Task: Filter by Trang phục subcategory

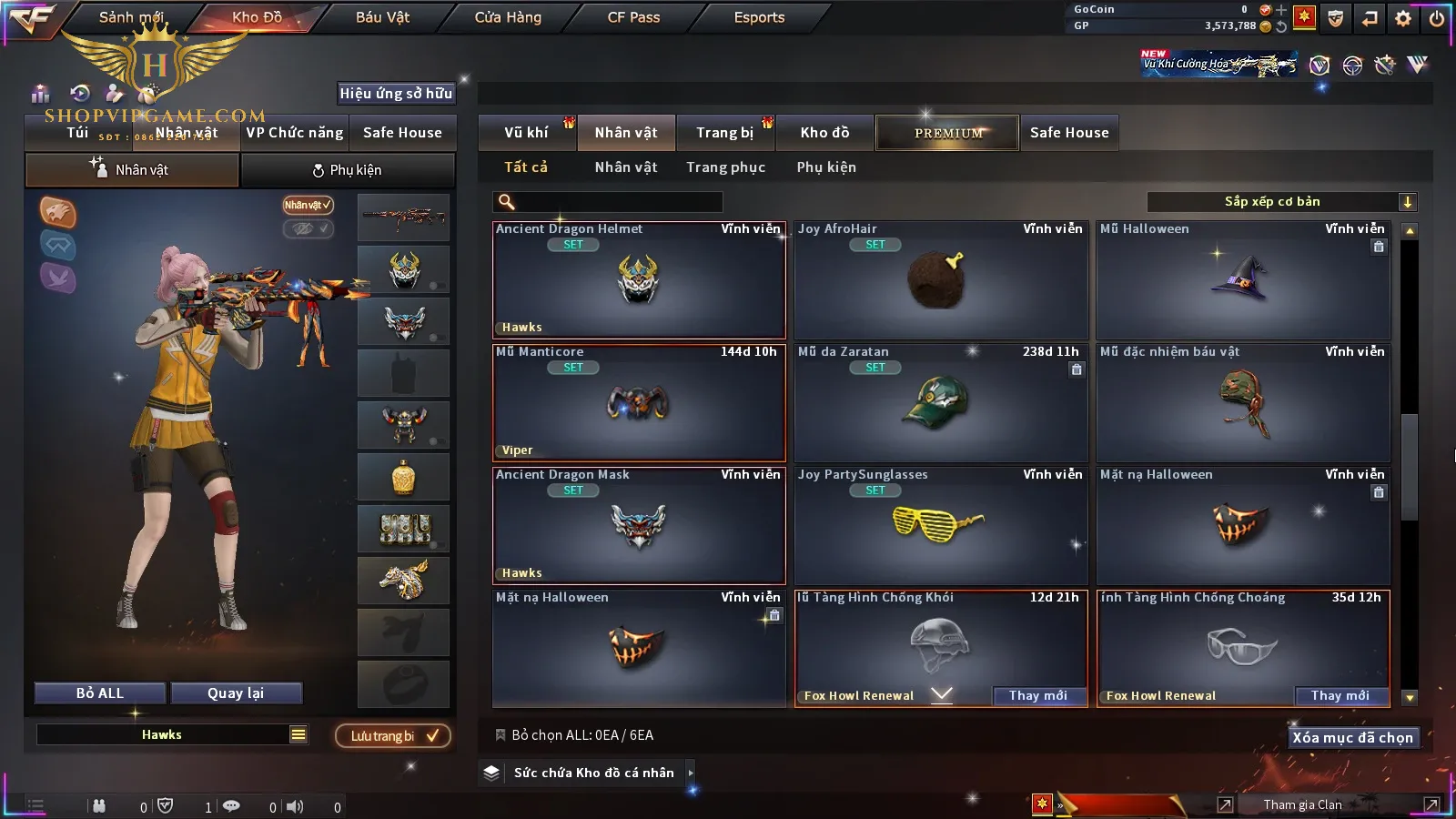Action: click(725, 167)
